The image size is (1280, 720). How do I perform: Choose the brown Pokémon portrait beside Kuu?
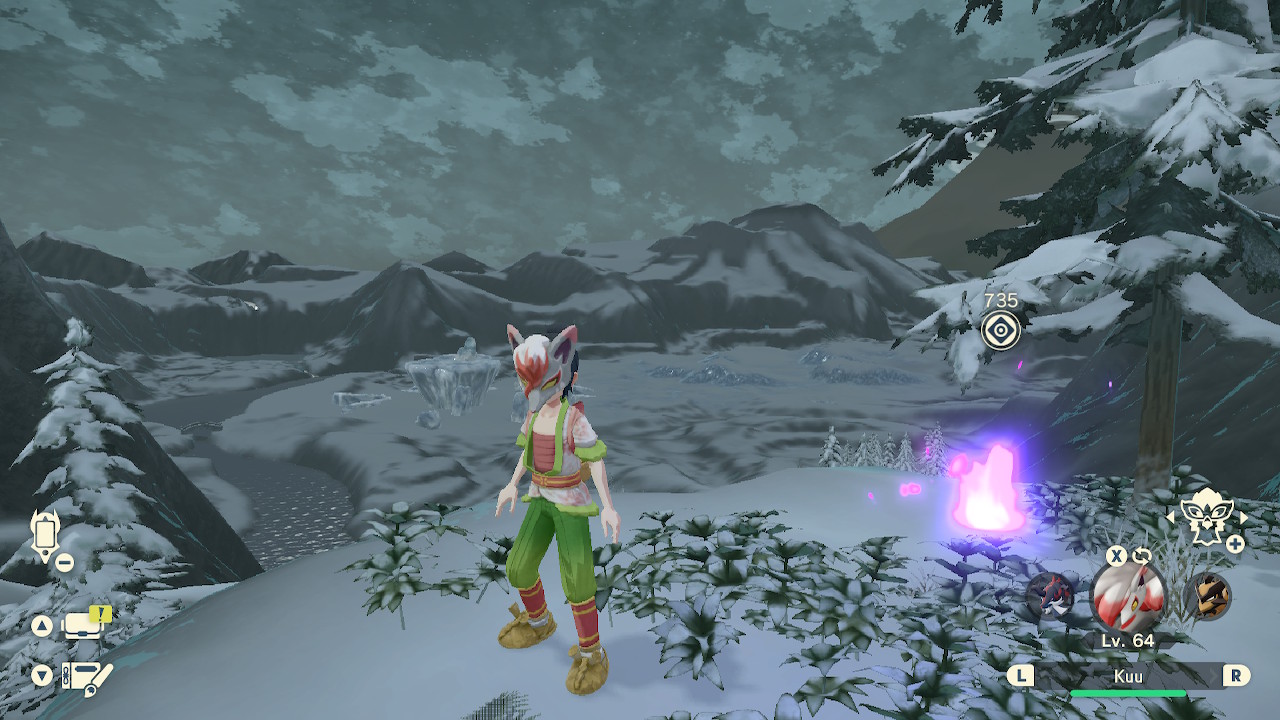pyautogui.click(x=1207, y=597)
